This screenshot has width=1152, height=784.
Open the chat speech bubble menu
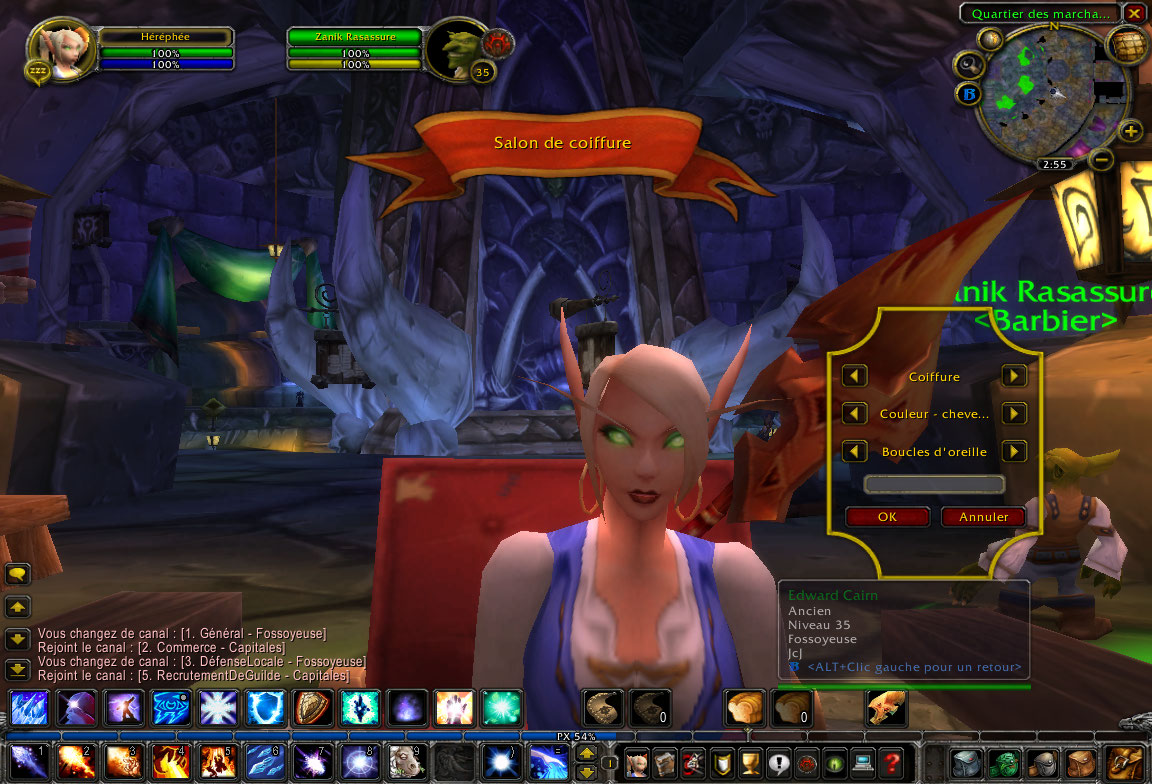click(x=18, y=574)
